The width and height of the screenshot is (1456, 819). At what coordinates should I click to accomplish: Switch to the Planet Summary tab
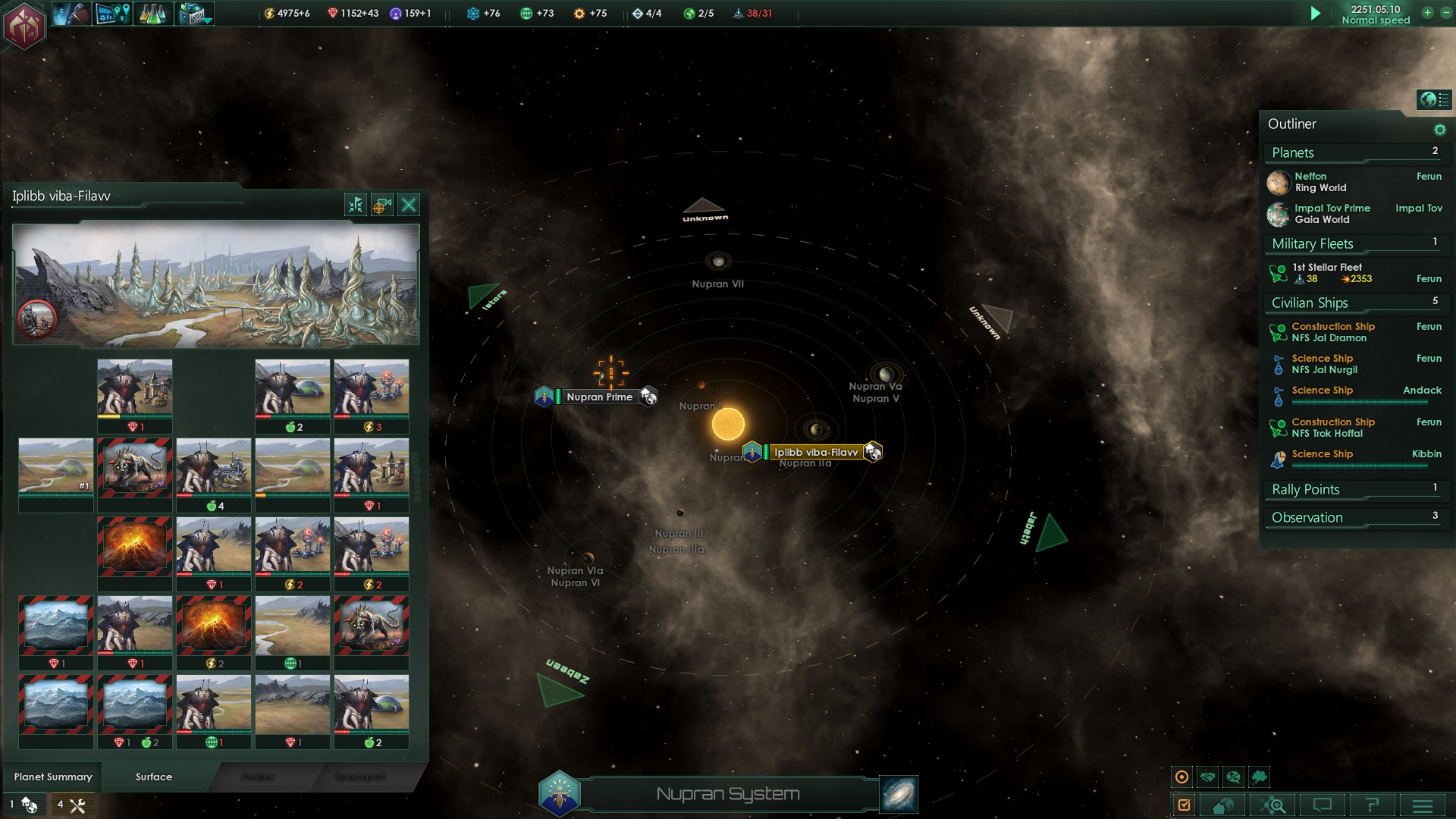[53, 777]
